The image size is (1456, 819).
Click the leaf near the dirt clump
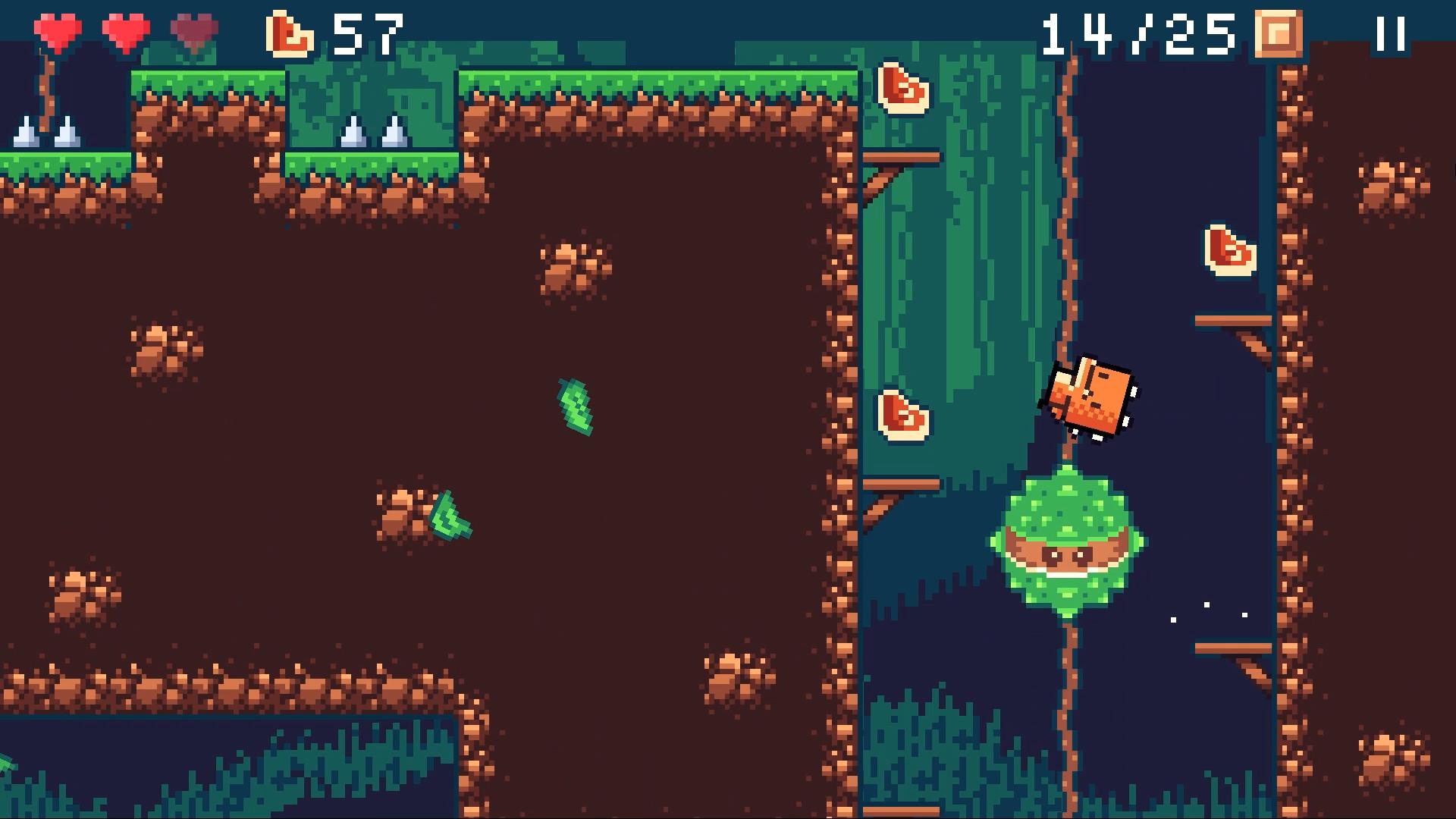[450, 516]
